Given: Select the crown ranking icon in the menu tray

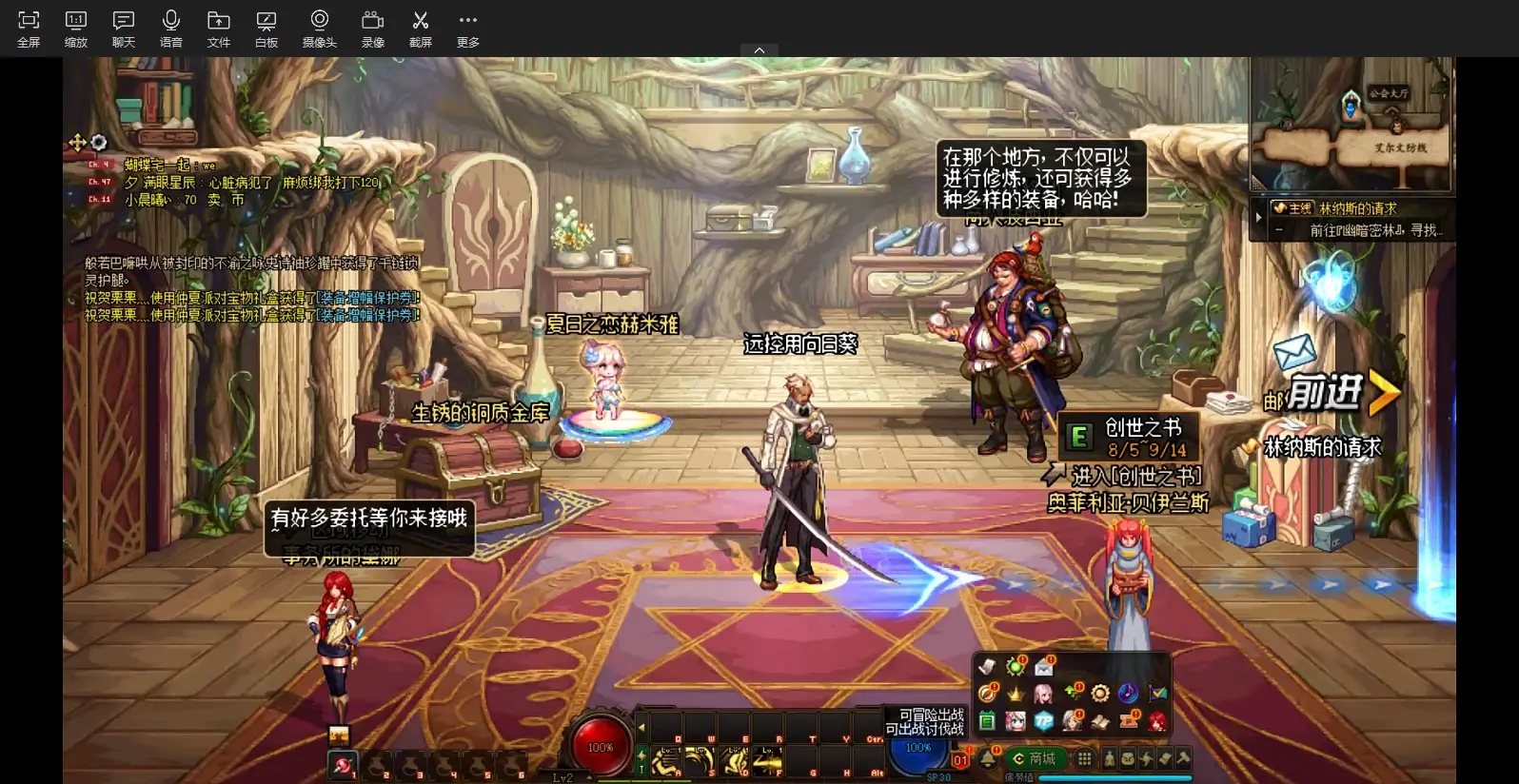Looking at the screenshot, I should pos(1015,694).
